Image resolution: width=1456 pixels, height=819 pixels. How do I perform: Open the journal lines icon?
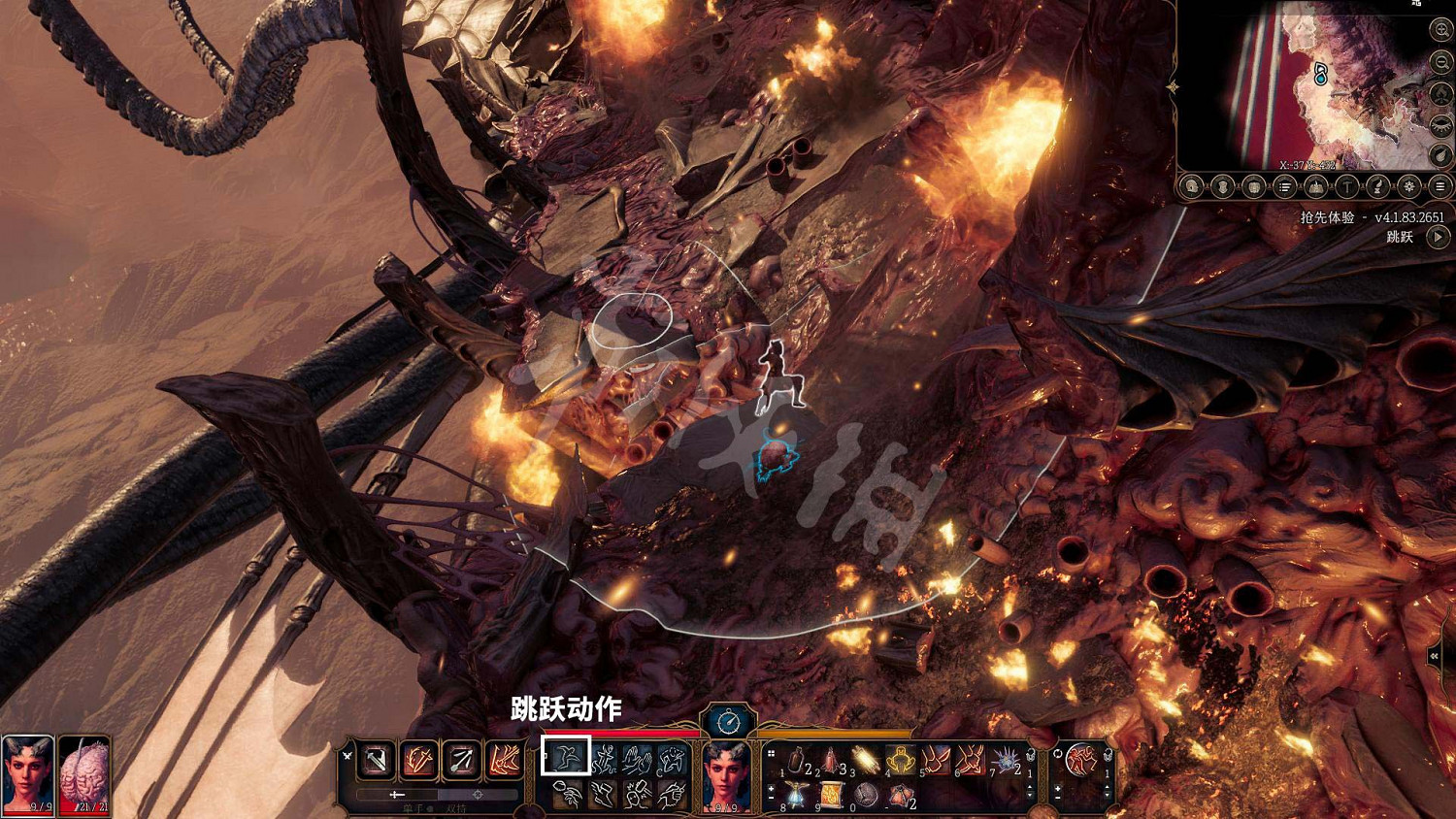pyautogui.click(x=1285, y=186)
